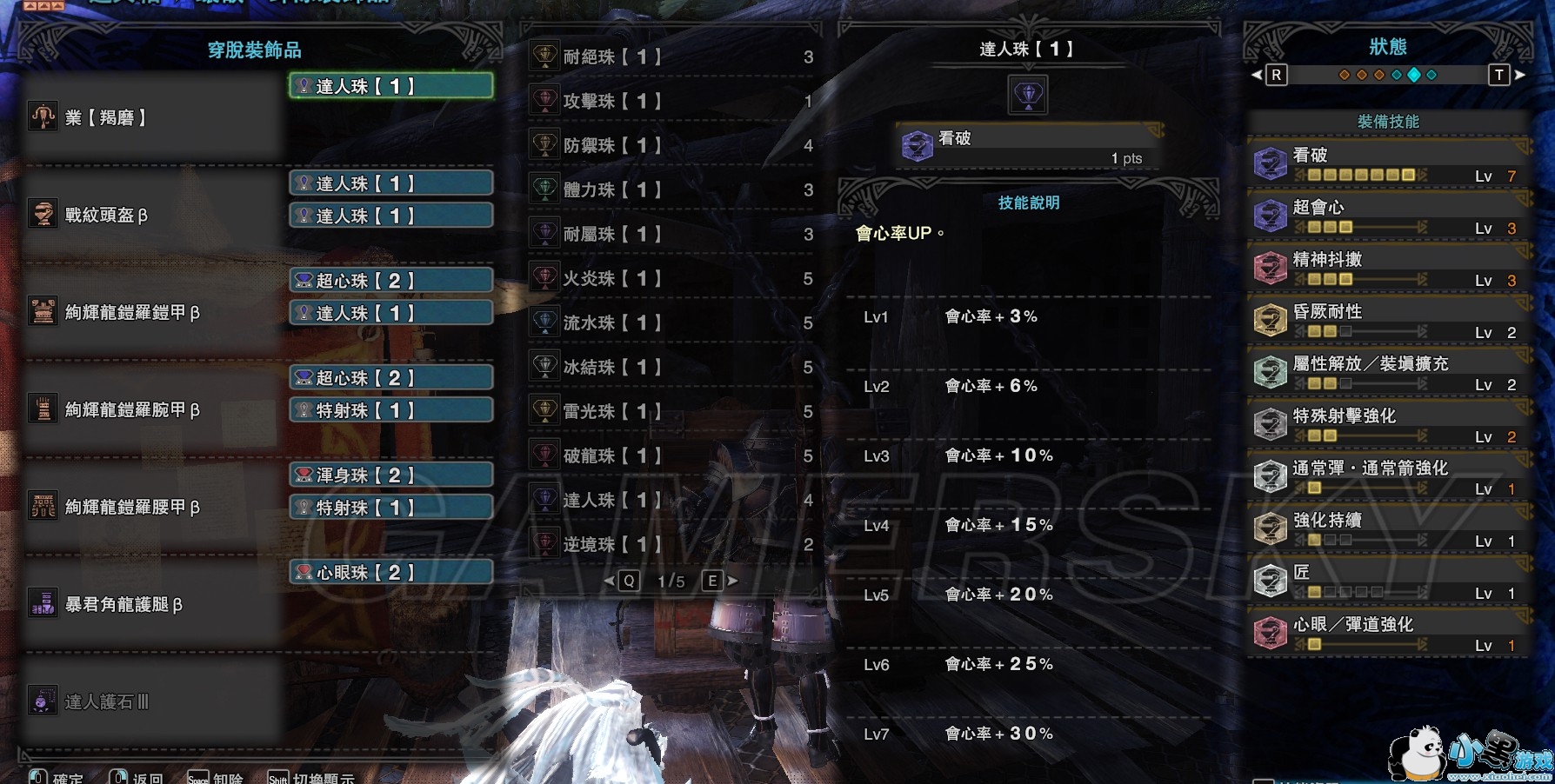1555x784 pixels.
Task: Choose the 暴君角龍護腿β leg armor row
Action: 152,604
